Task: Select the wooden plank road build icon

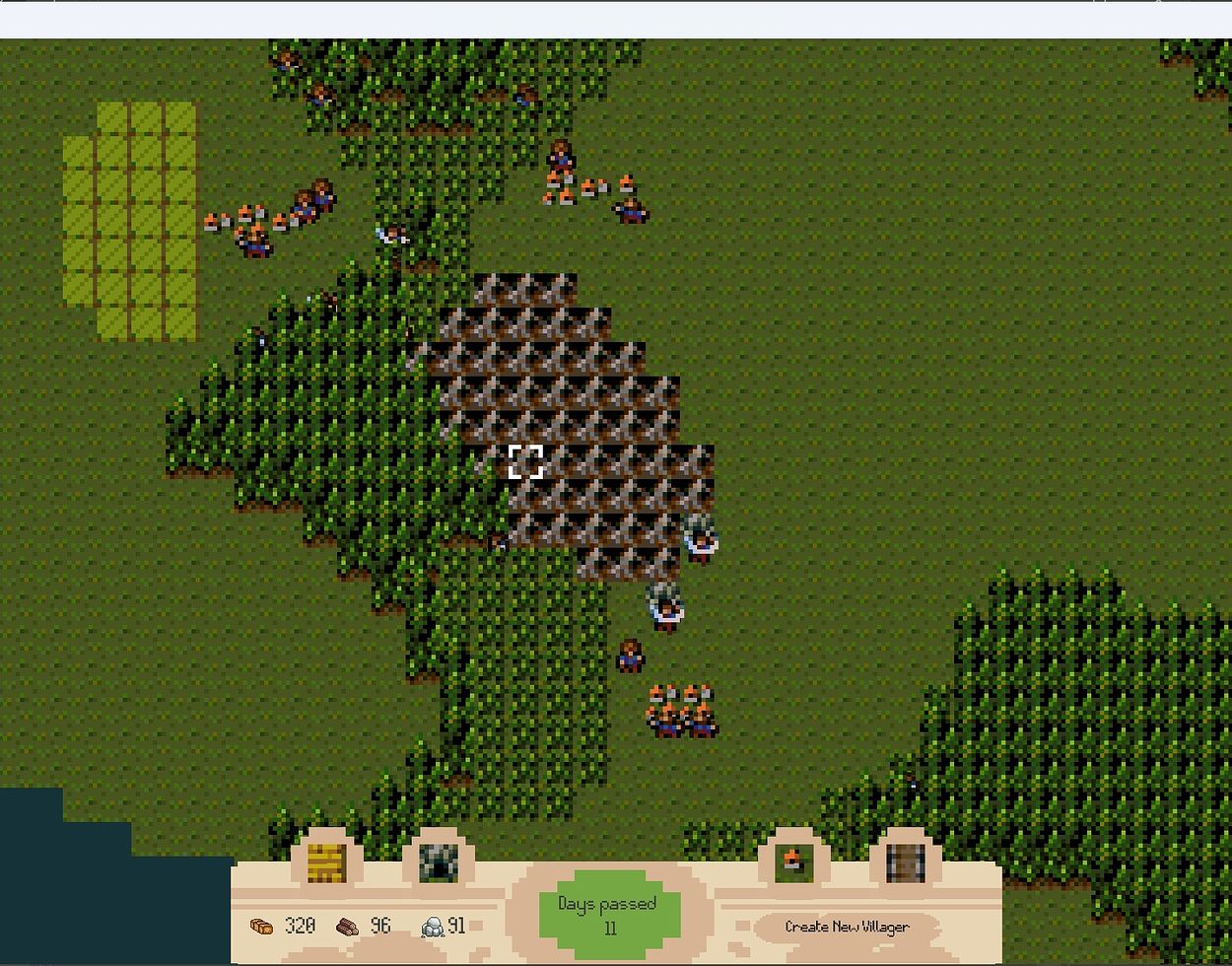Action: pos(905,862)
